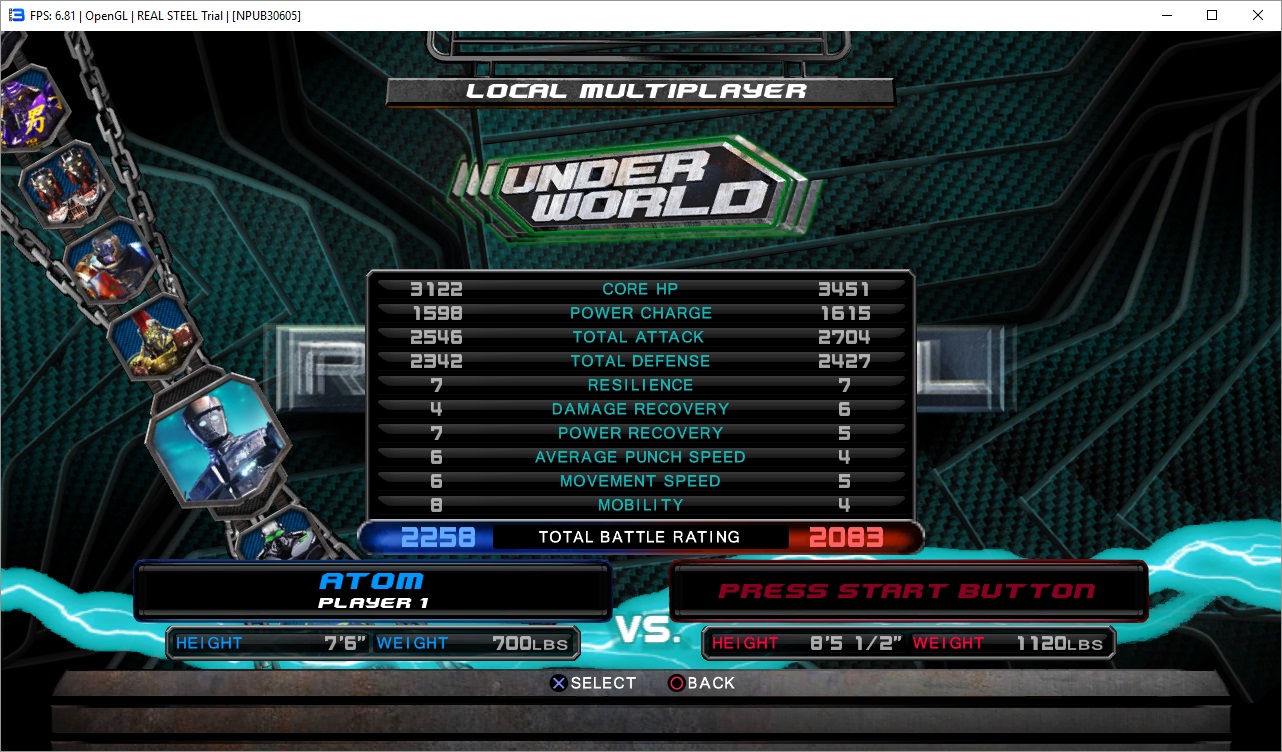Activate the Press Start Button player 2 panel

[907, 590]
